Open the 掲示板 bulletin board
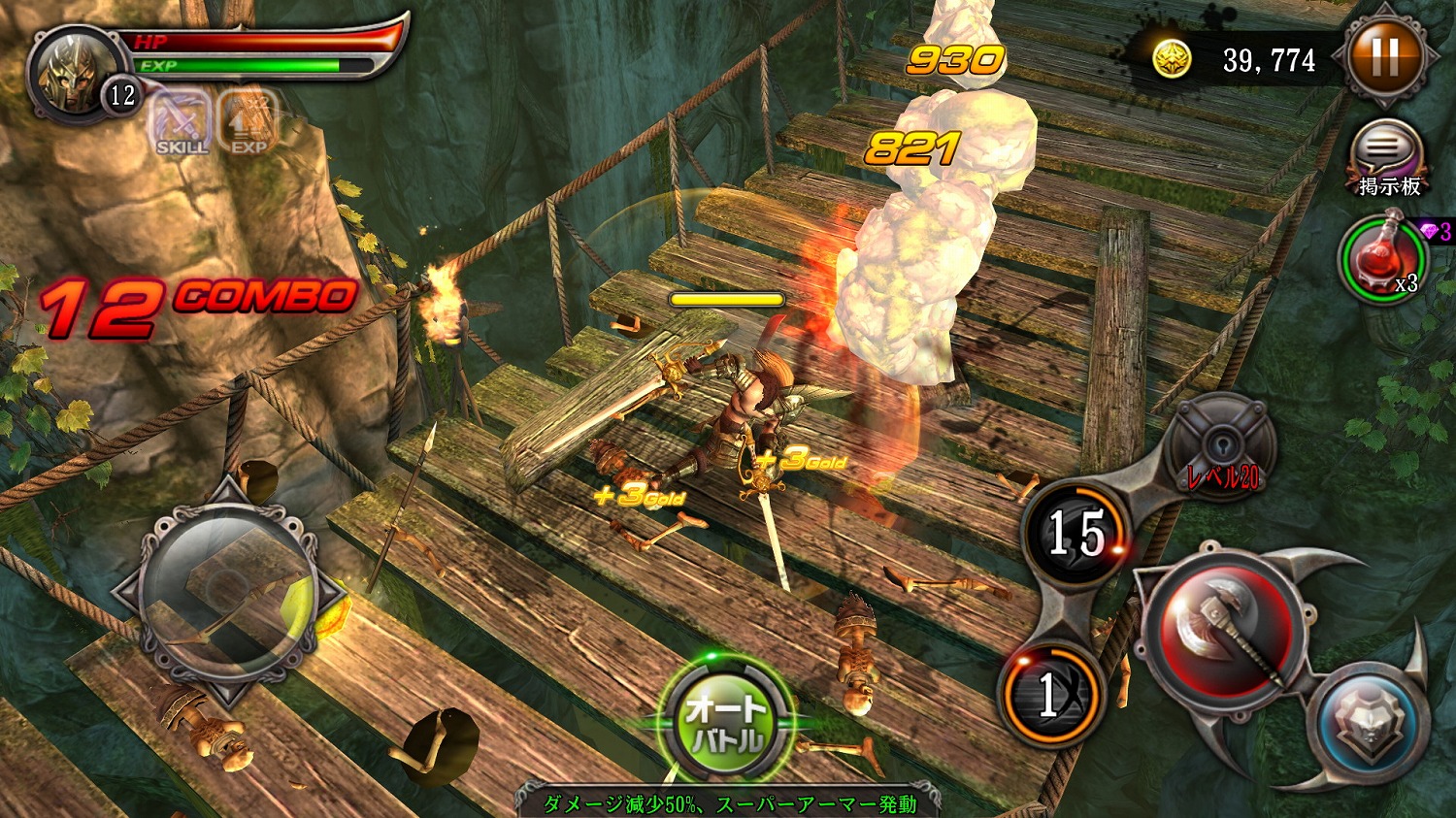Image resolution: width=1456 pixels, height=818 pixels. (1388, 155)
